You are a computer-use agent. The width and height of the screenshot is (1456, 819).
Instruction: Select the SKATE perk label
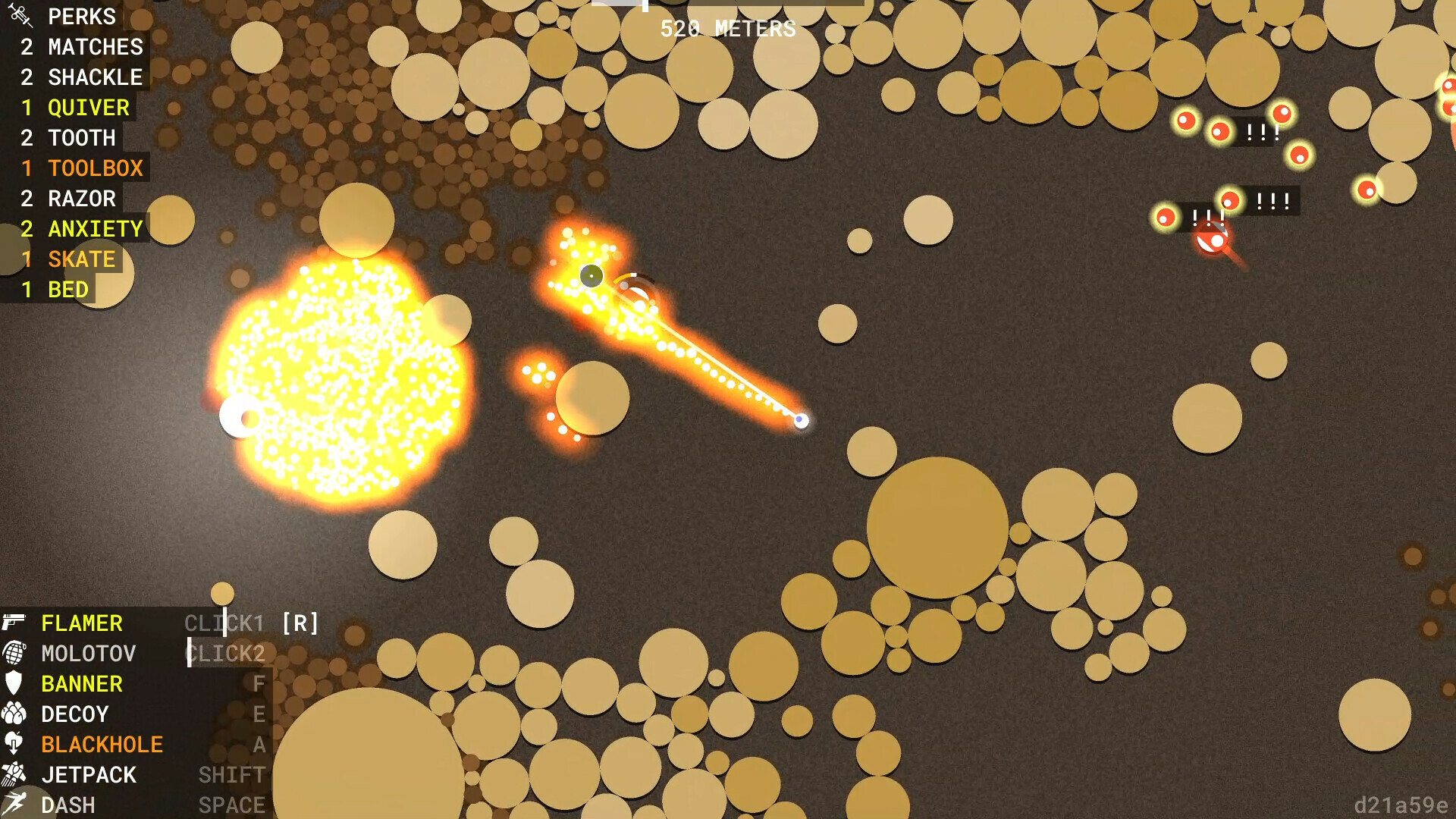tap(81, 259)
